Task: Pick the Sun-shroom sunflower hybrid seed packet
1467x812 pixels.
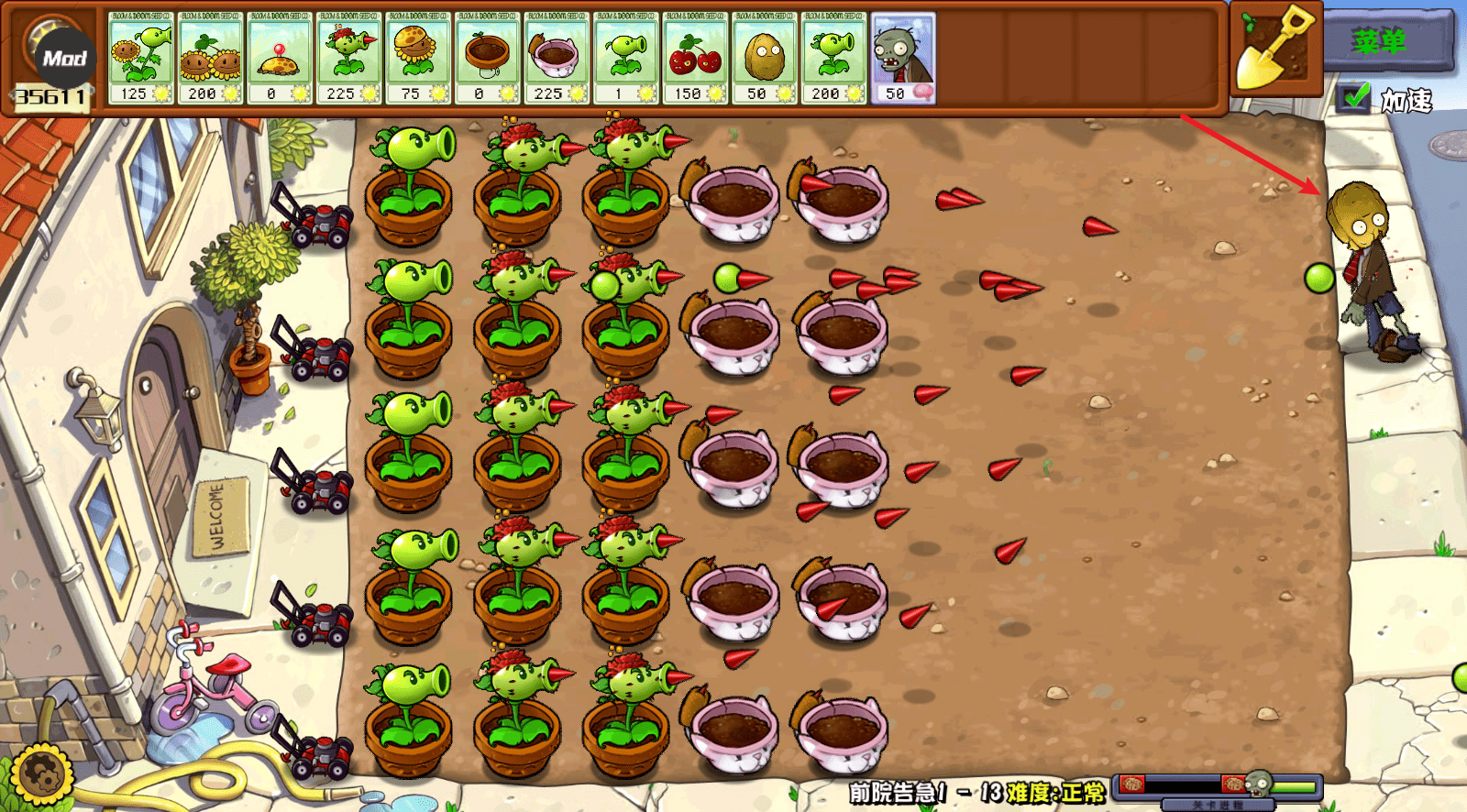Action: [x=418, y=58]
